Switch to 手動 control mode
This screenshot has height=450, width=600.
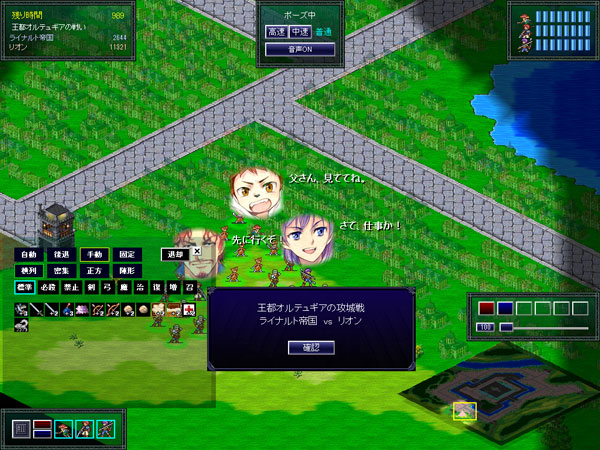tap(93, 255)
